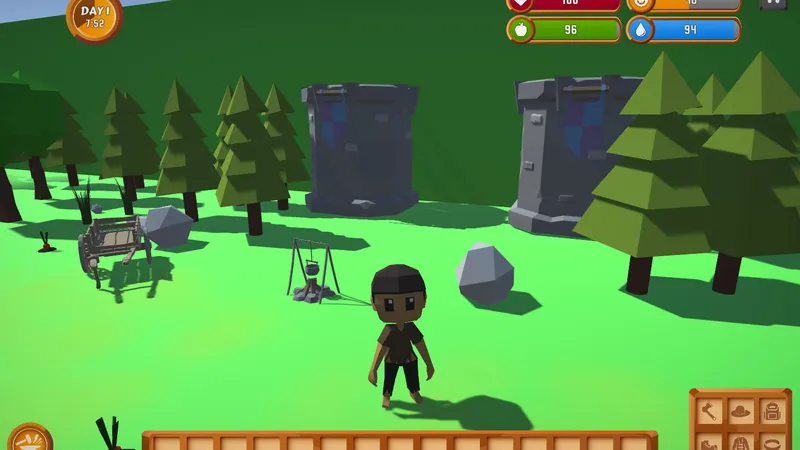Select the axe tool equipment slot
The width and height of the screenshot is (800, 450).
[710, 410]
